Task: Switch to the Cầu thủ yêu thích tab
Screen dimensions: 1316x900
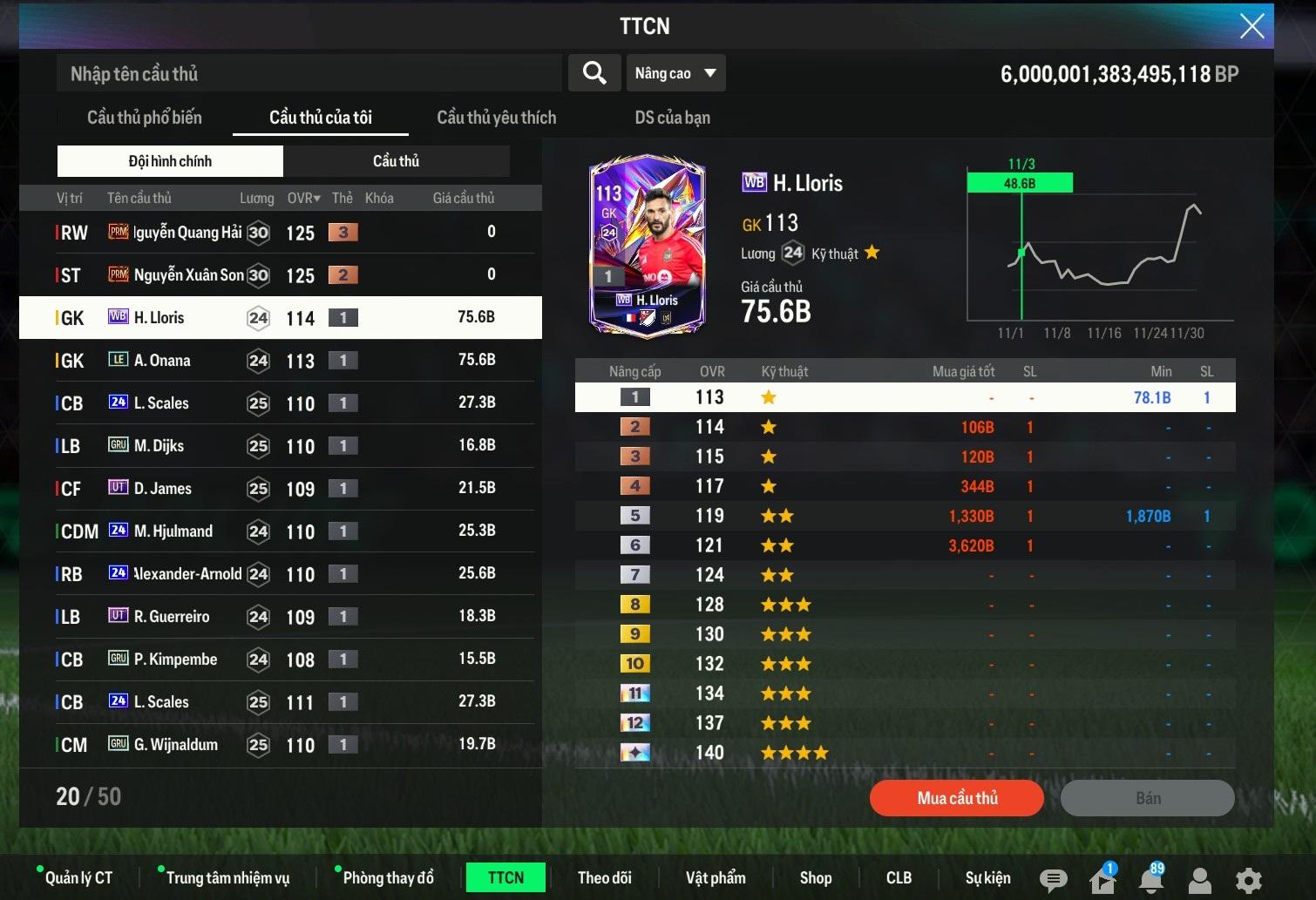Action: [x=496, y=118]
